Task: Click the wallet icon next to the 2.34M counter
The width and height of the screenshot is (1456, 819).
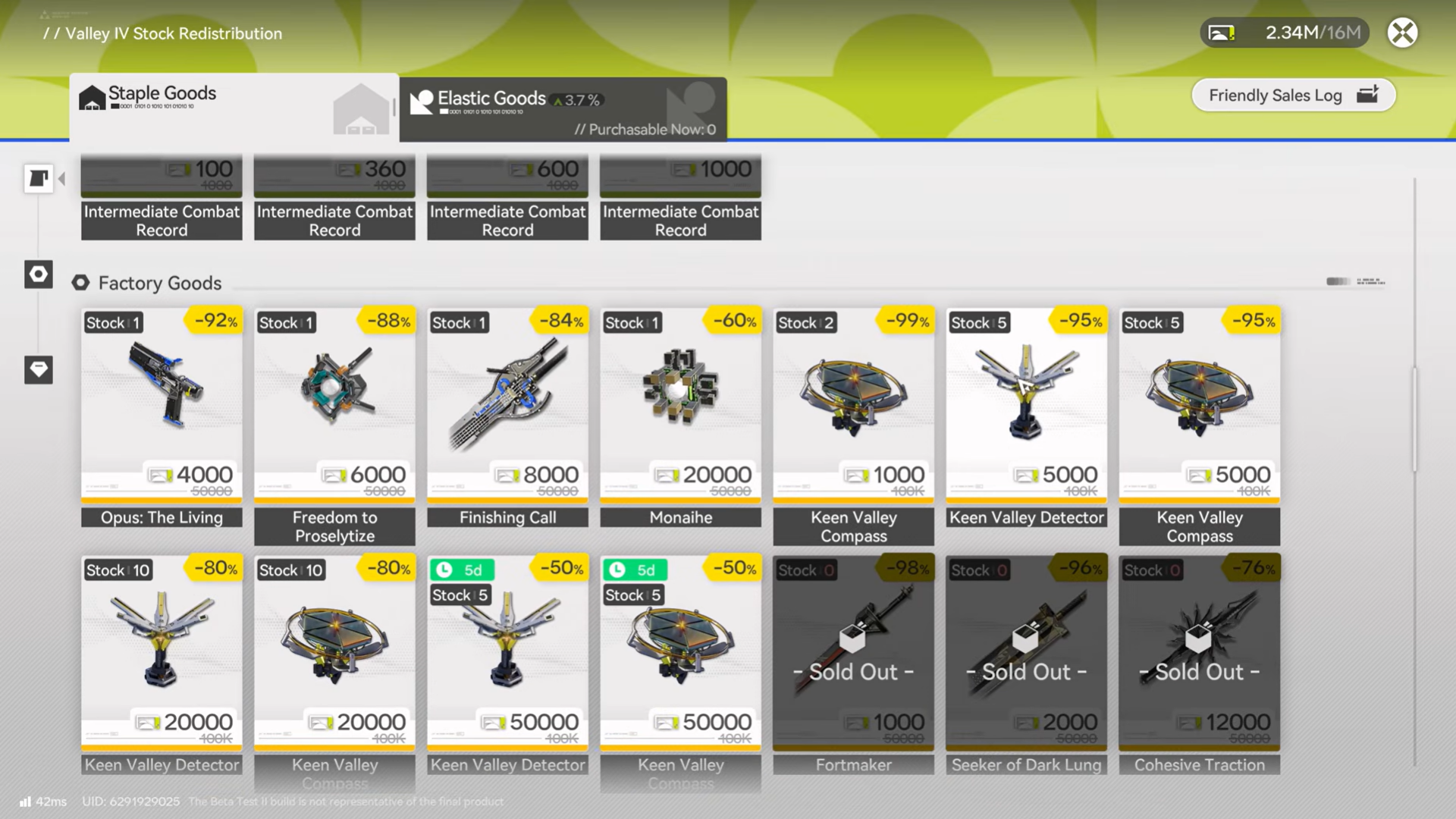Action: click(1222, 33)
